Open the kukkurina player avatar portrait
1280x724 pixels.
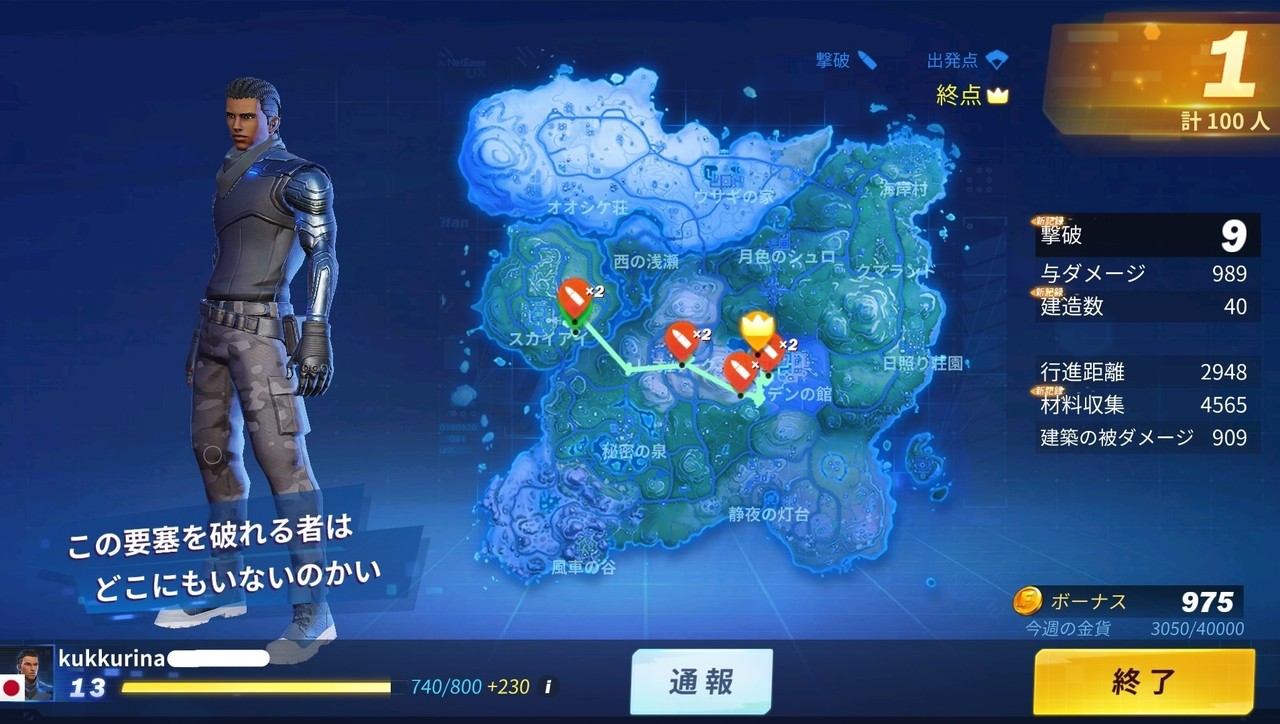tap(27, 673)
